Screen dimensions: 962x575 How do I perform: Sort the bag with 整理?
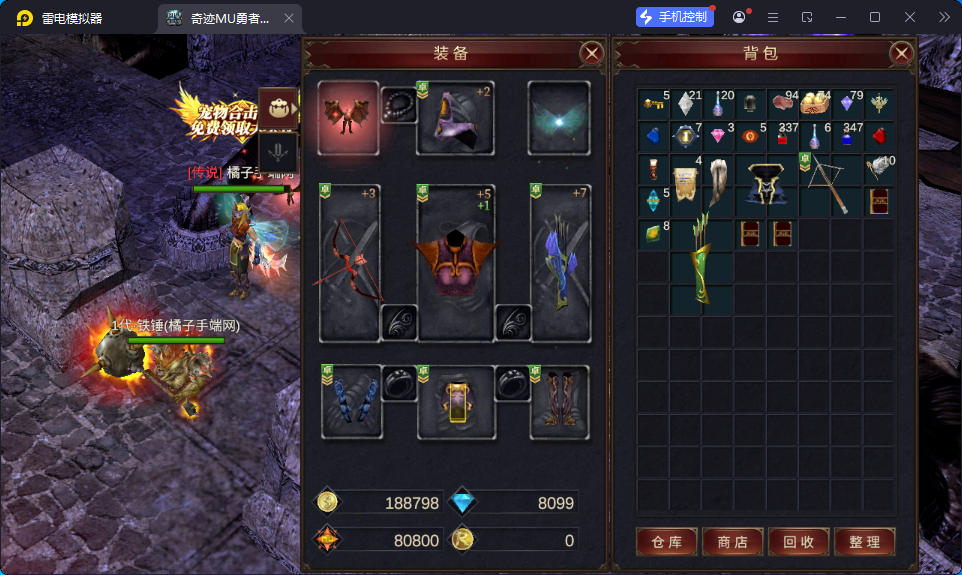pos(864,542)
